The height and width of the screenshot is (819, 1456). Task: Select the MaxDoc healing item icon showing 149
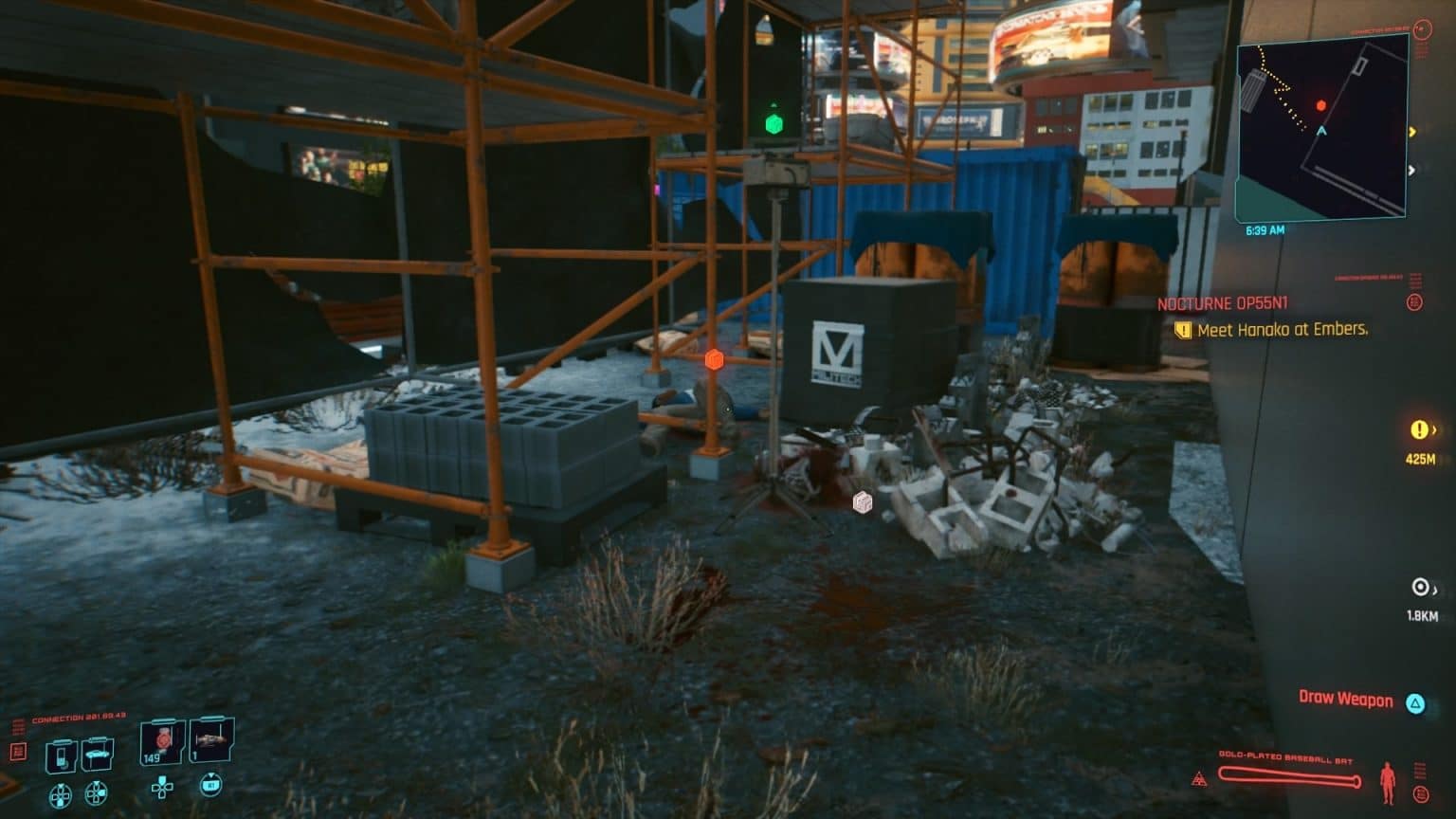coord(159,744)
